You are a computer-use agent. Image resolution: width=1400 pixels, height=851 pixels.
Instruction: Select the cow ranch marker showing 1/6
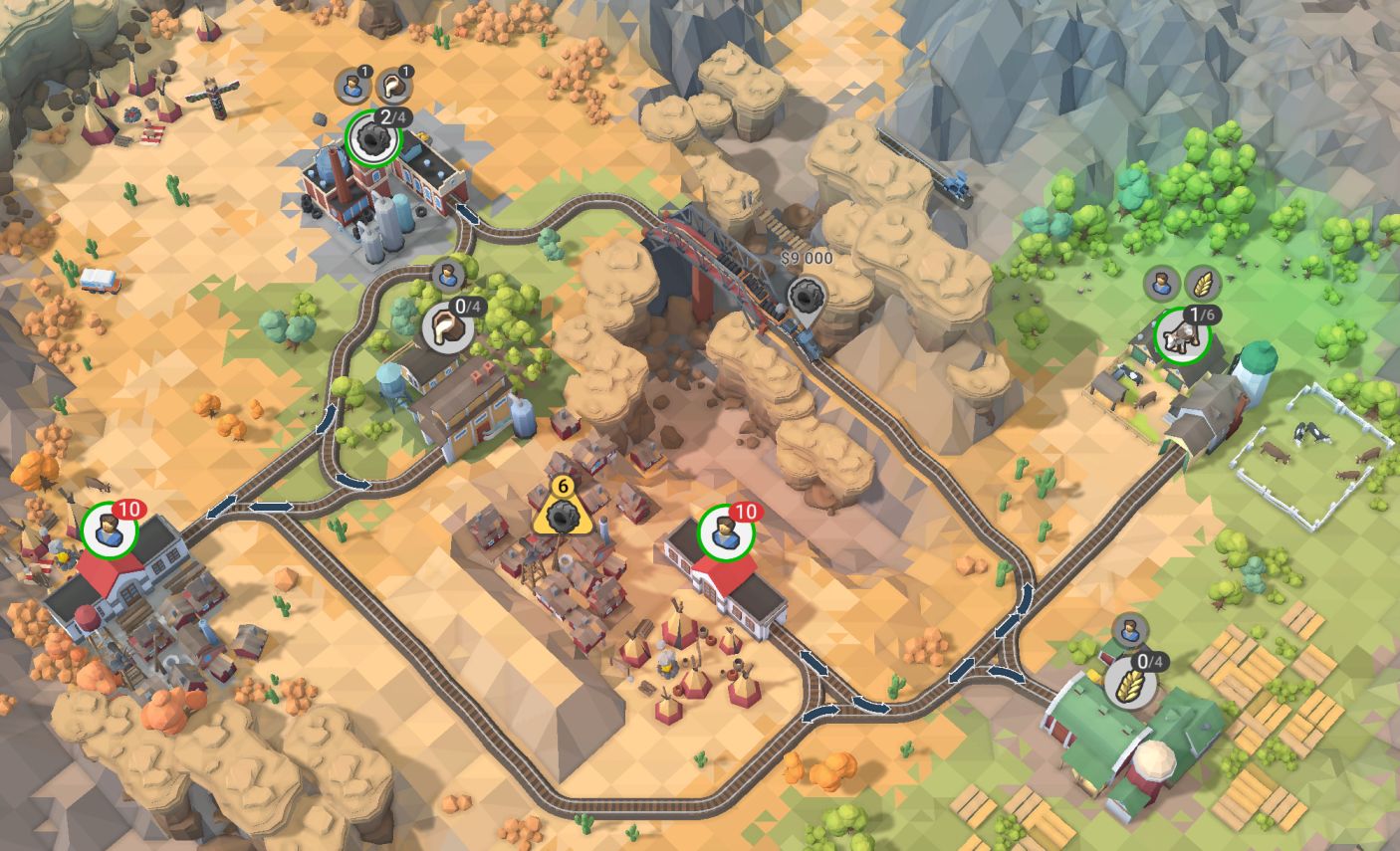tap(1183, 337)
